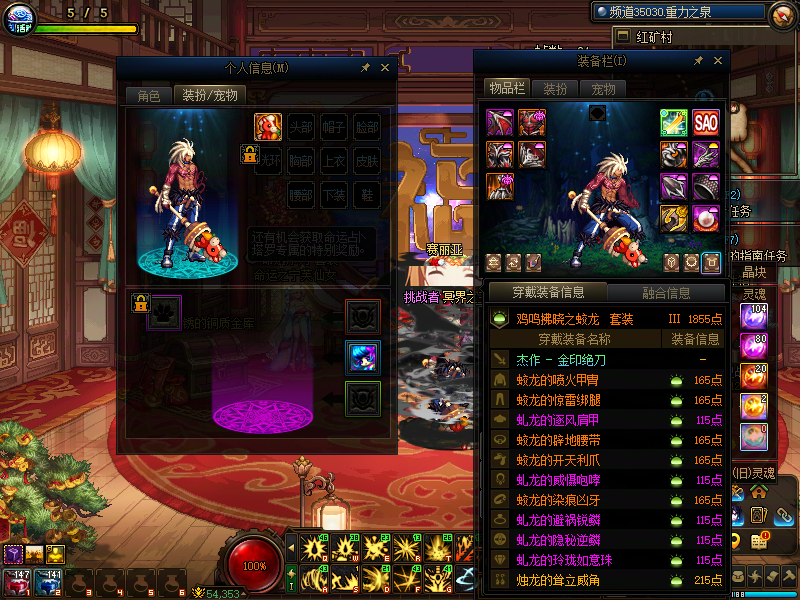The image size is (800, 600).
Task: Click the blue-haired creature pet slot
Action: pos(361,357)
